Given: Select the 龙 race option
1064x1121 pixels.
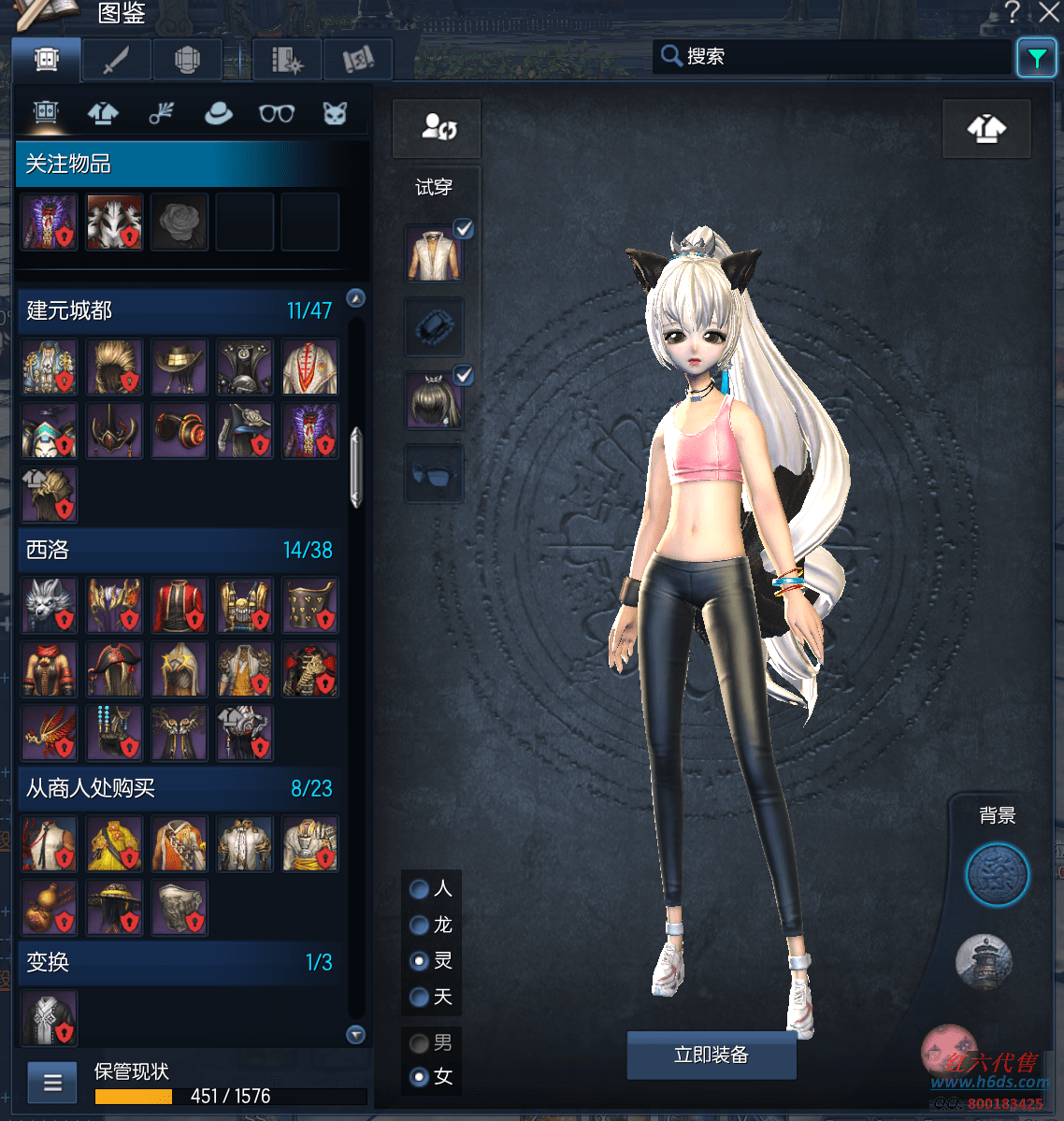Looking at the screenshot, I should coord(420,926).
